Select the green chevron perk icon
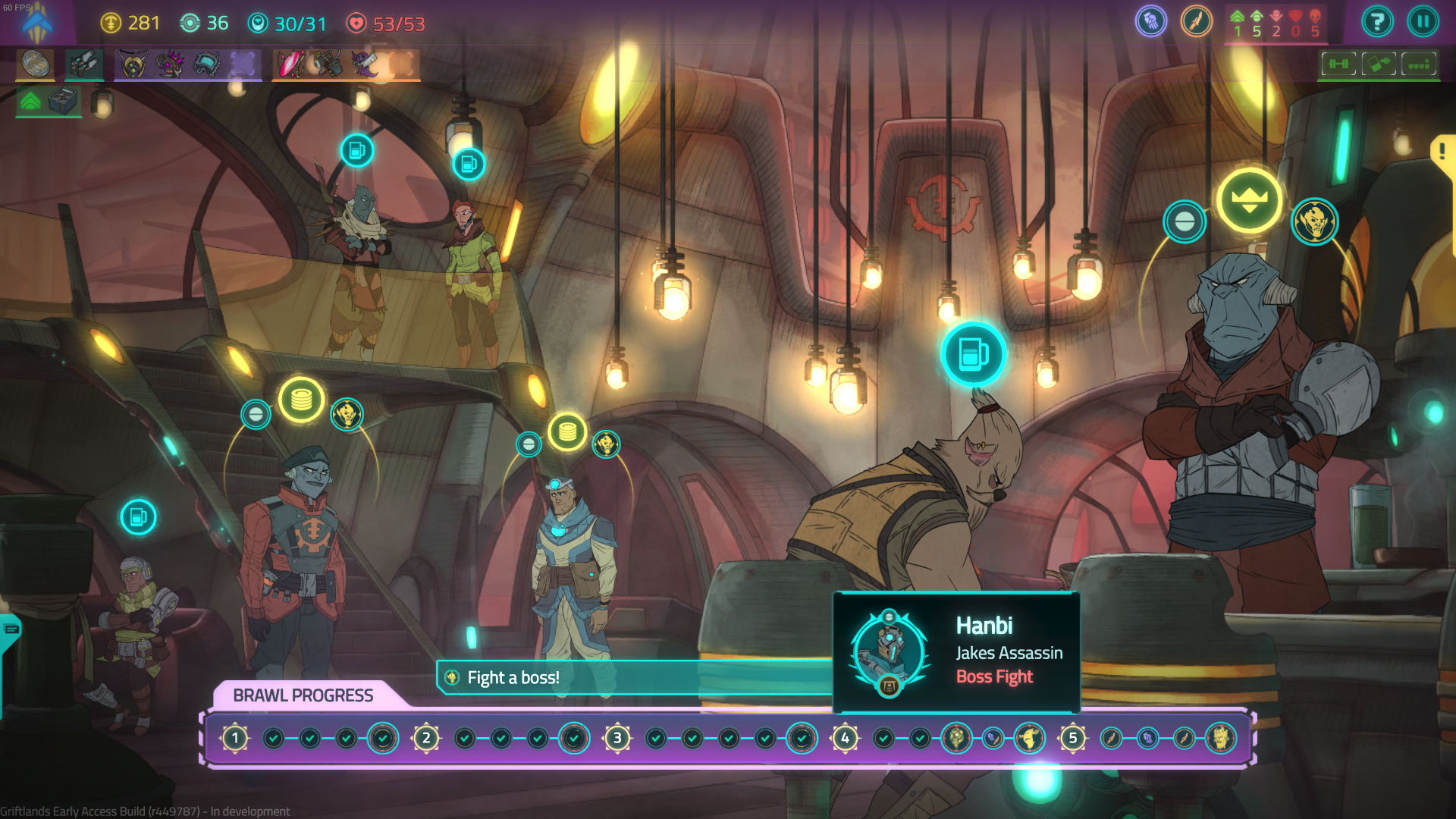The image size is (1456, 819). (x=30, y=101)
